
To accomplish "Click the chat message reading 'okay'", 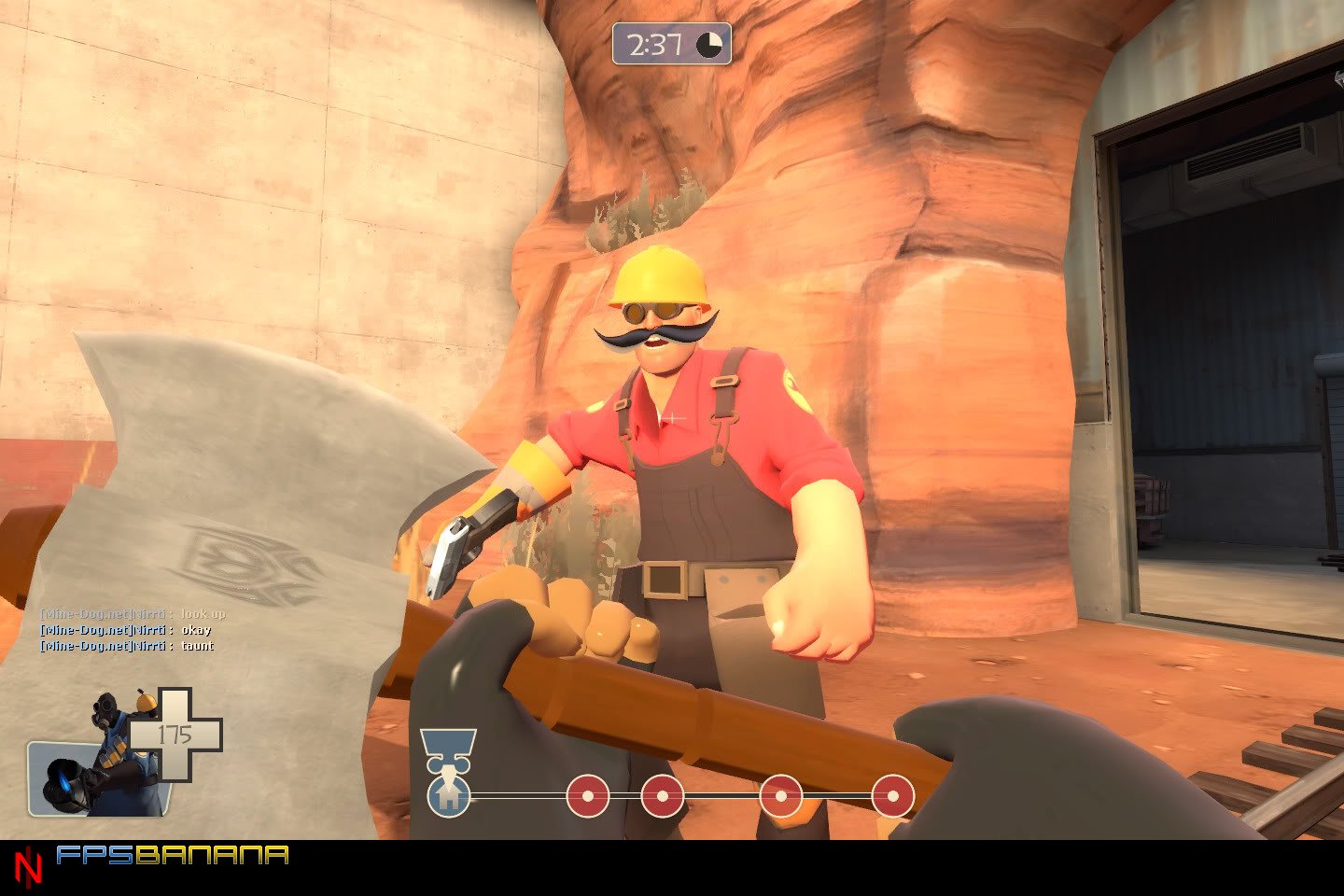I will 197,630.
